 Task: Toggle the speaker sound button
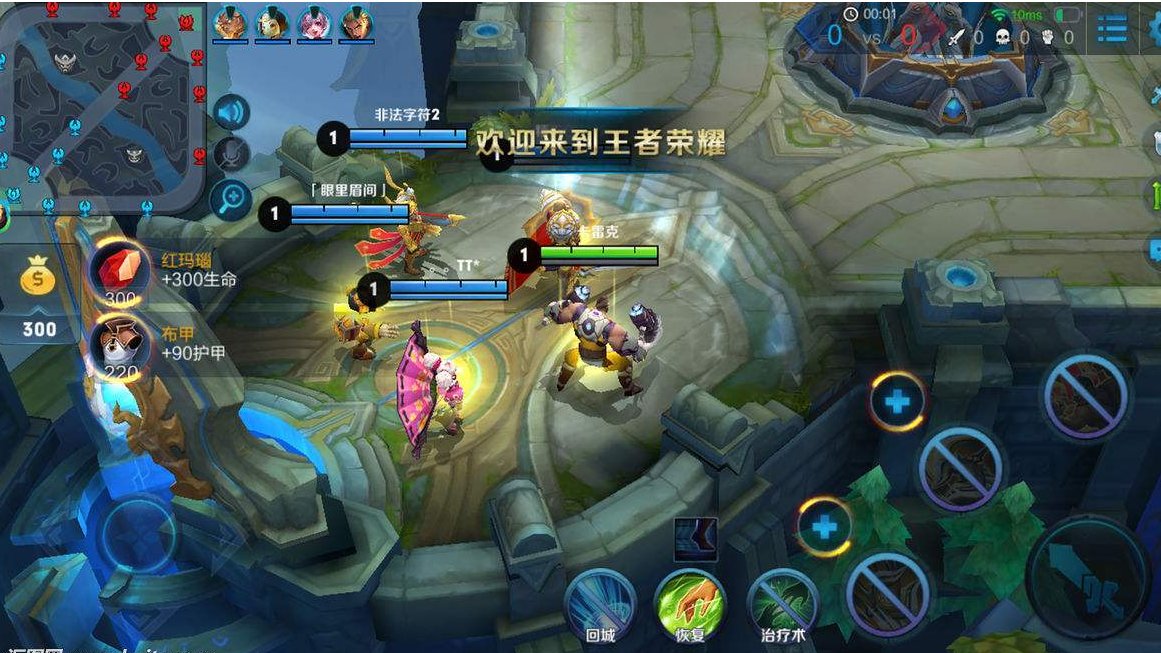(231, 112)
